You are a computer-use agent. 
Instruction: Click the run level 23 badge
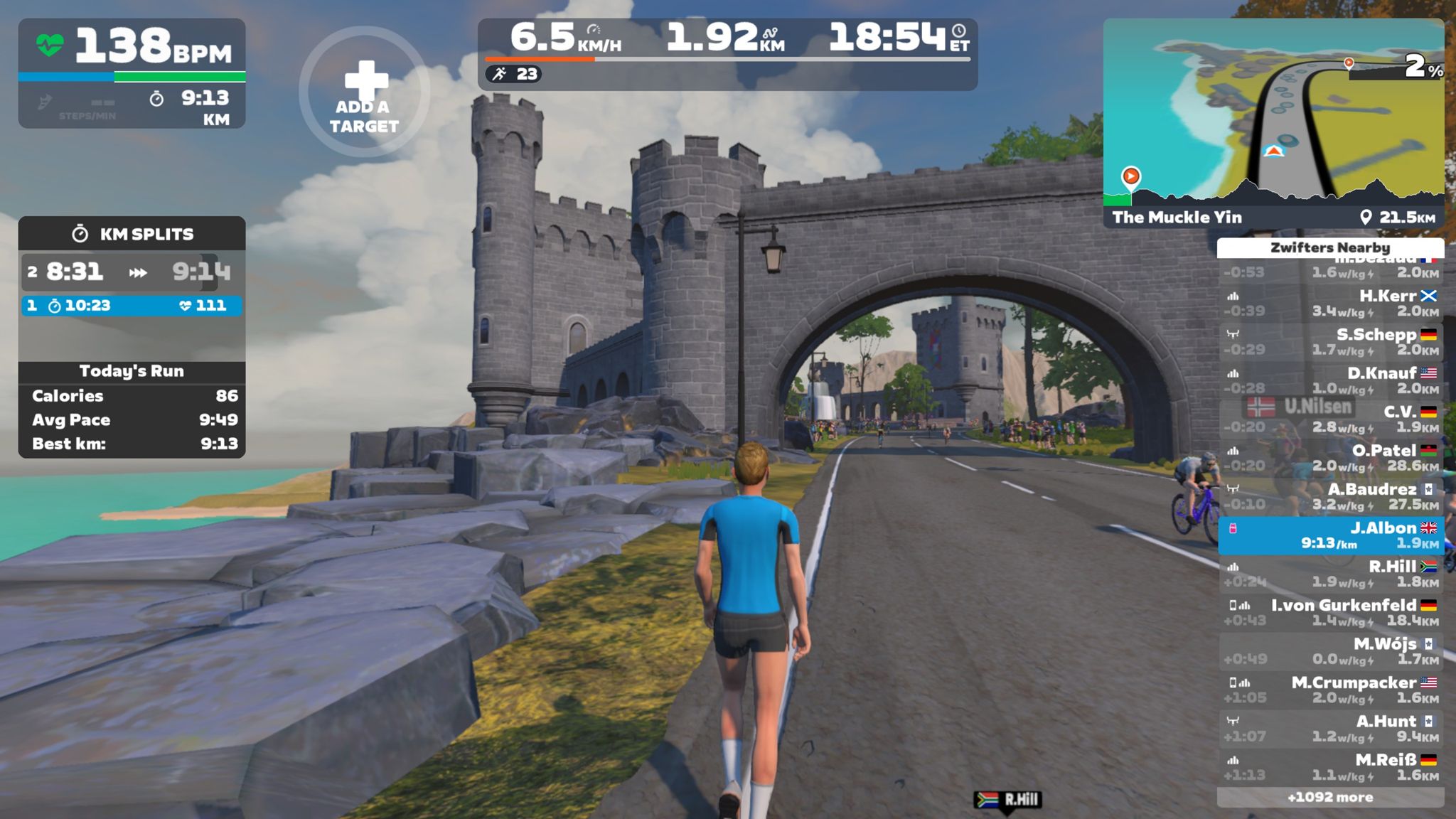click(514, 74)
